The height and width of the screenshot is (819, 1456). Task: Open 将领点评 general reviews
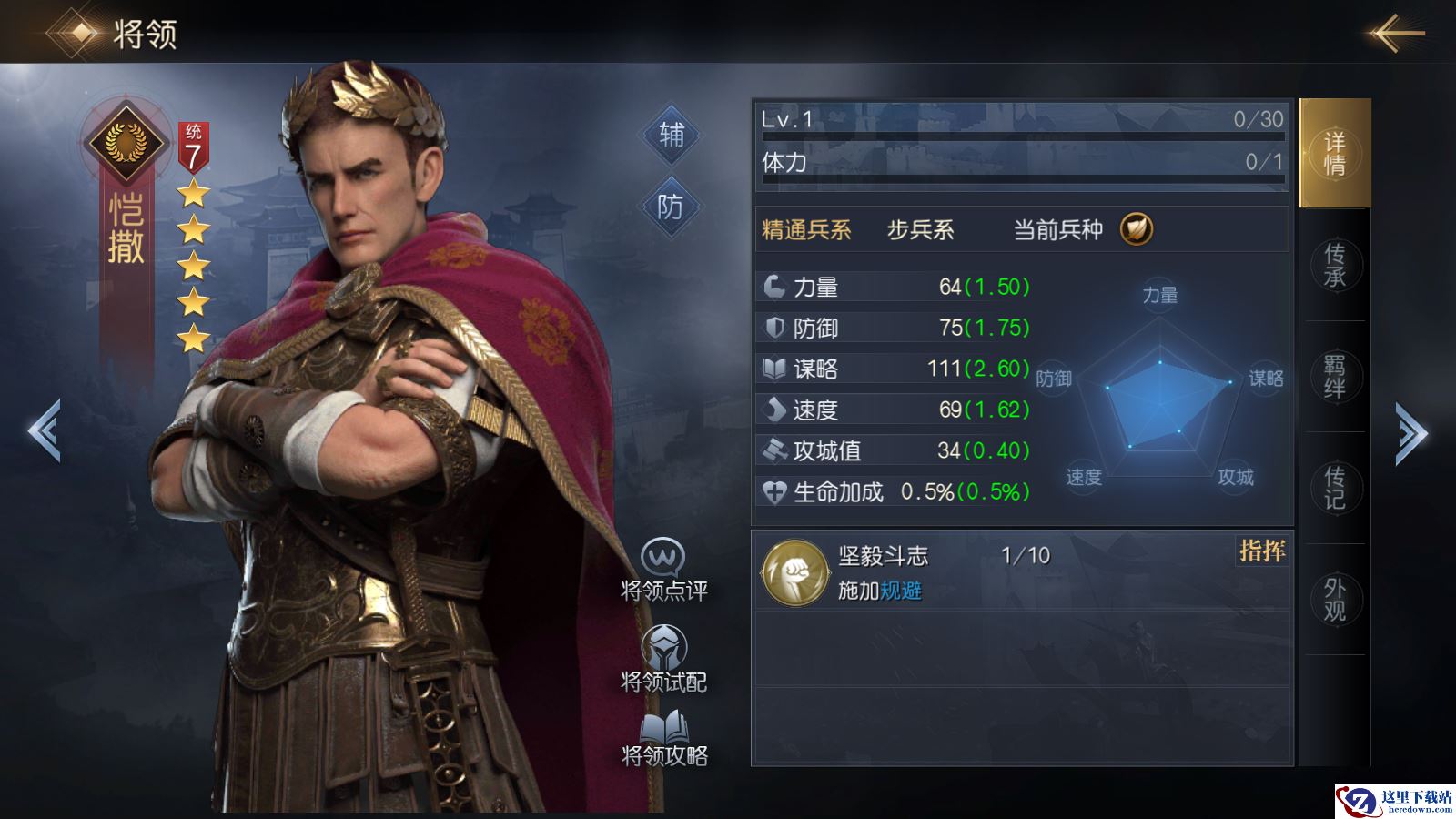(x=663, y=570)
